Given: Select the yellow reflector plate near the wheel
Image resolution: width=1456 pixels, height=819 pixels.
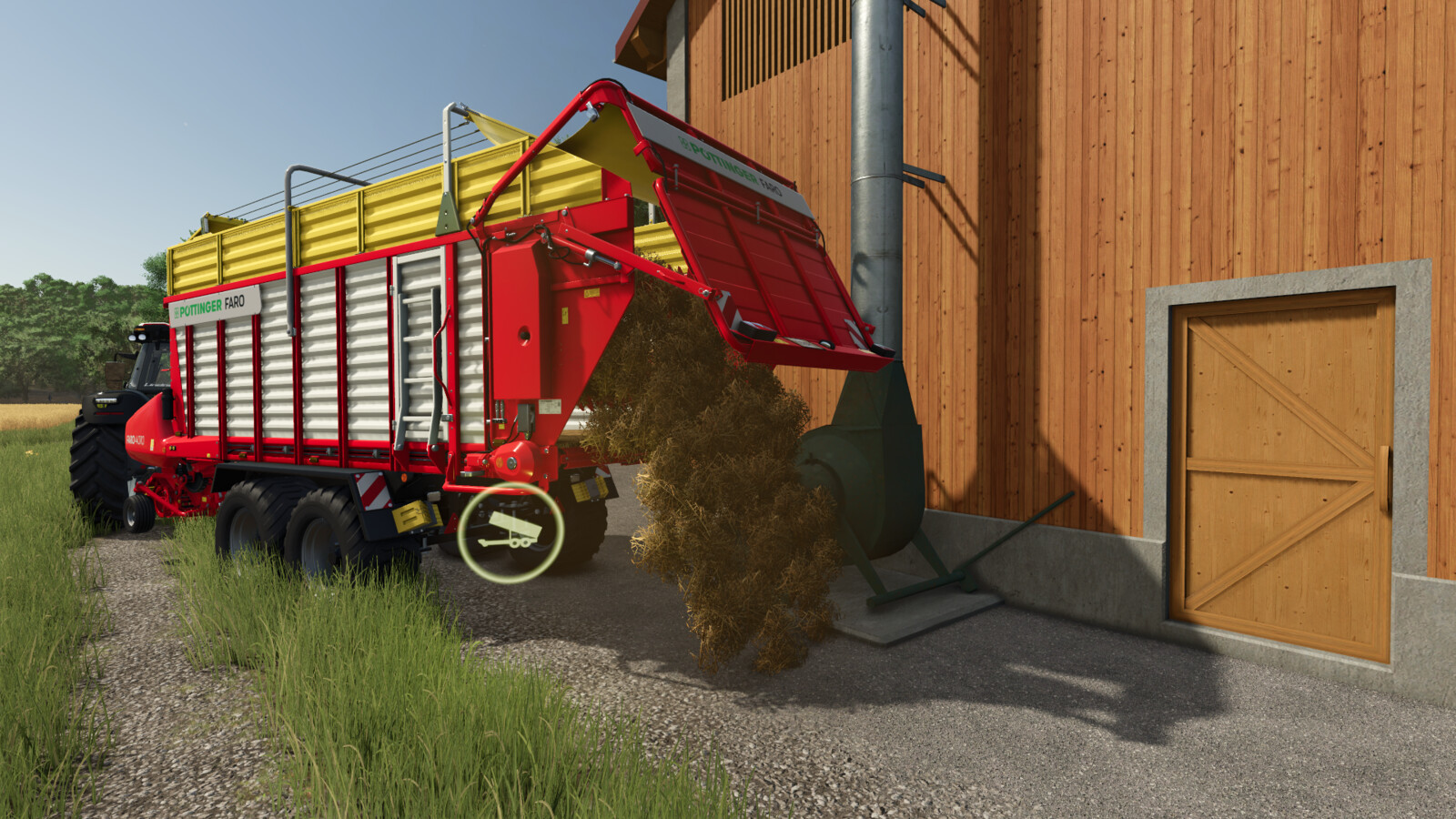Looking at the screenshot, I should click(415, 518).
